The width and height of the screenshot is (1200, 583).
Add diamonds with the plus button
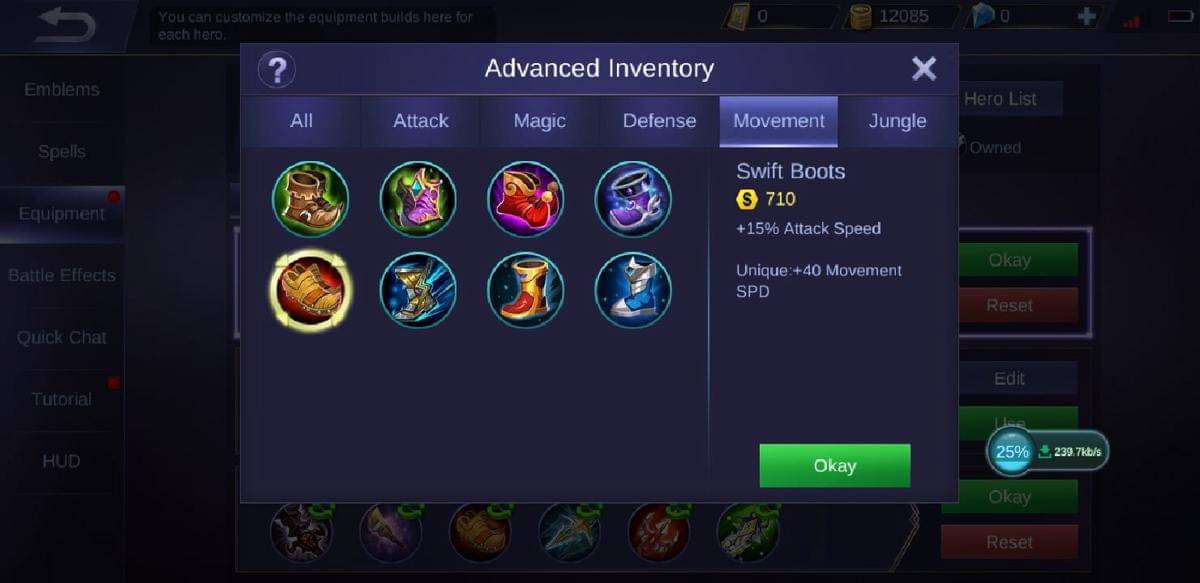[x=1086, y=17]
